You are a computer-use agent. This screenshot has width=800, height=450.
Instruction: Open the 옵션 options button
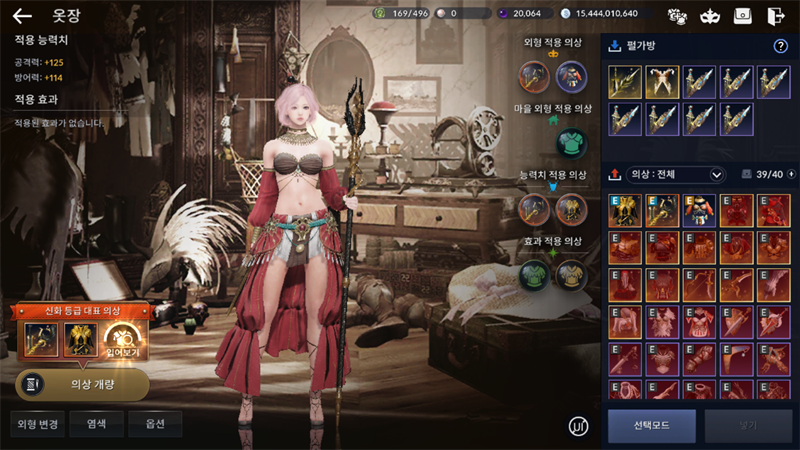click(x=154, y=424)
